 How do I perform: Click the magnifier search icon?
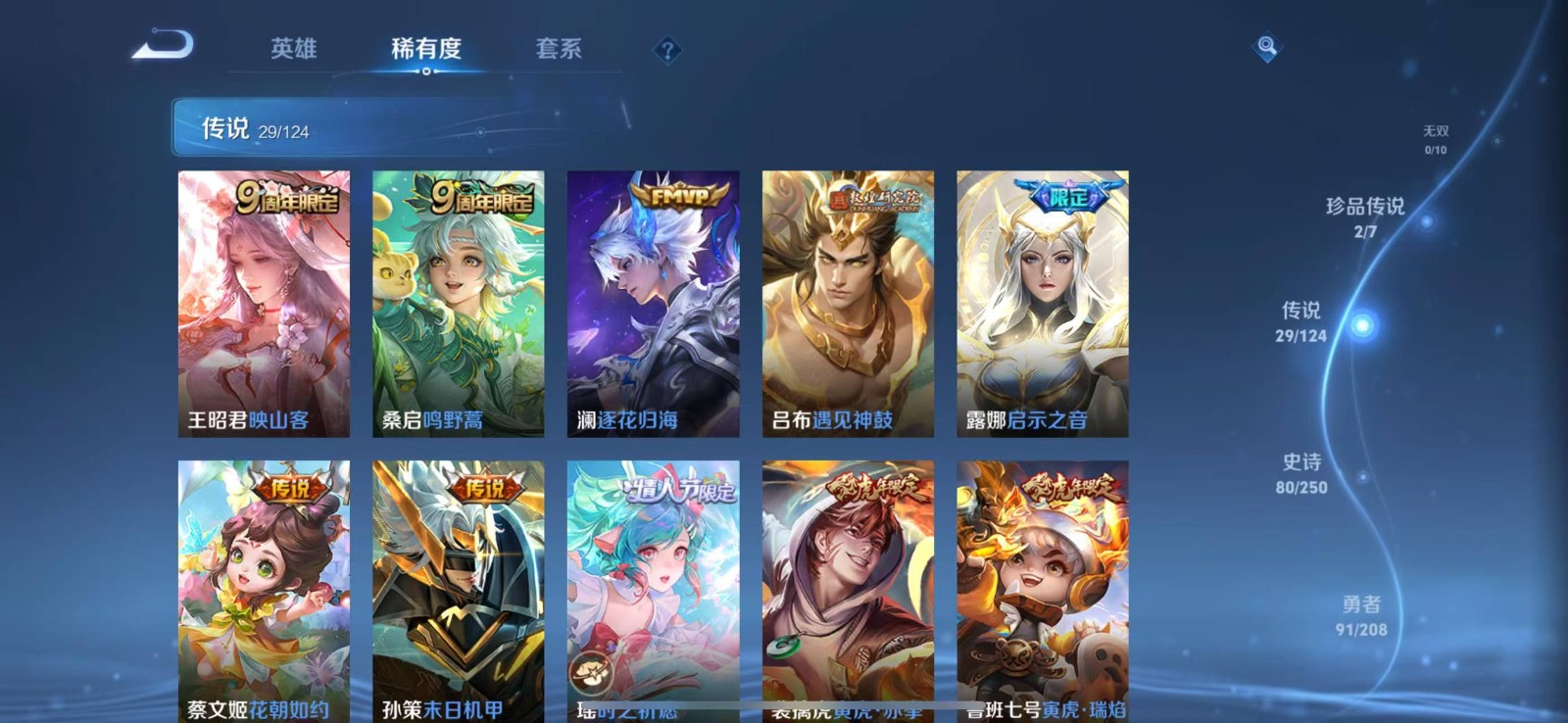(x=1266, y=46)
